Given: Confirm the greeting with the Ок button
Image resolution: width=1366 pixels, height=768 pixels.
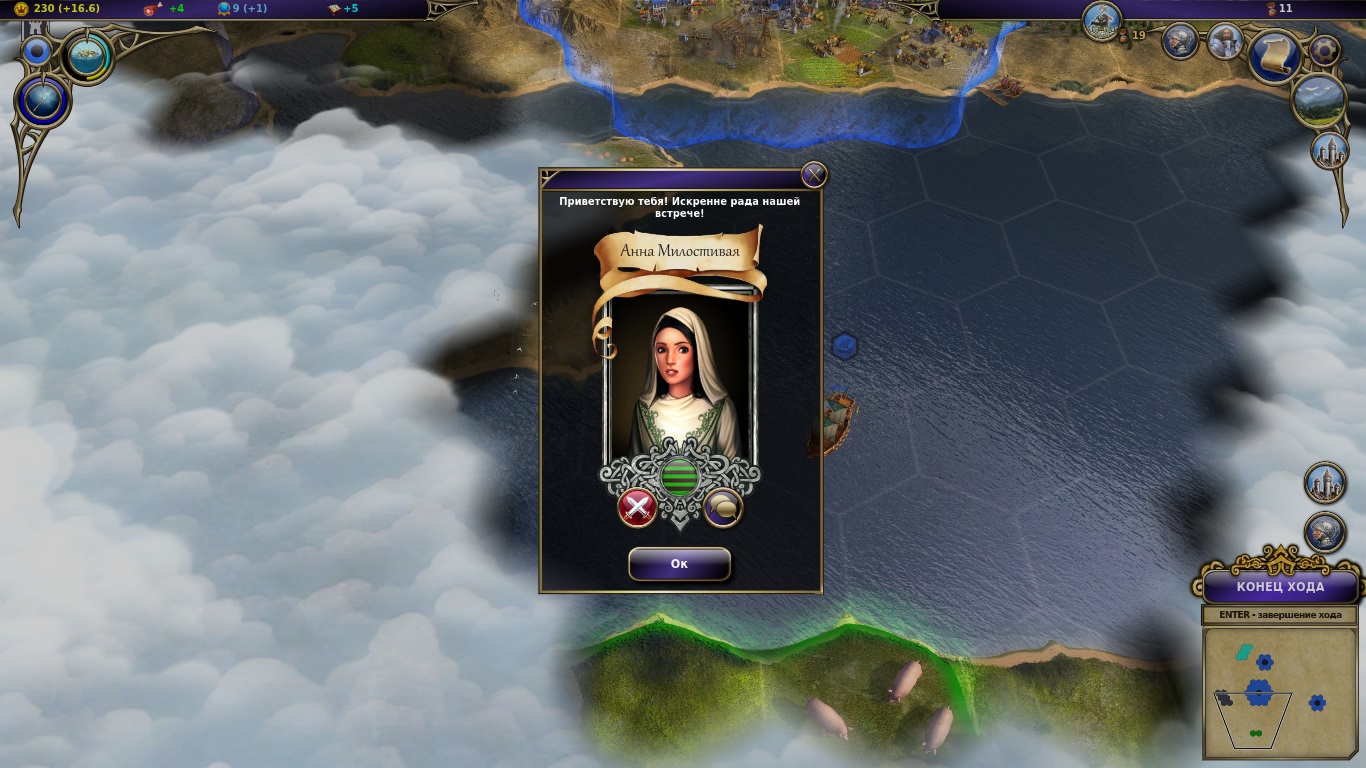Looking at the screenshot, I should (x=679, y=564).
